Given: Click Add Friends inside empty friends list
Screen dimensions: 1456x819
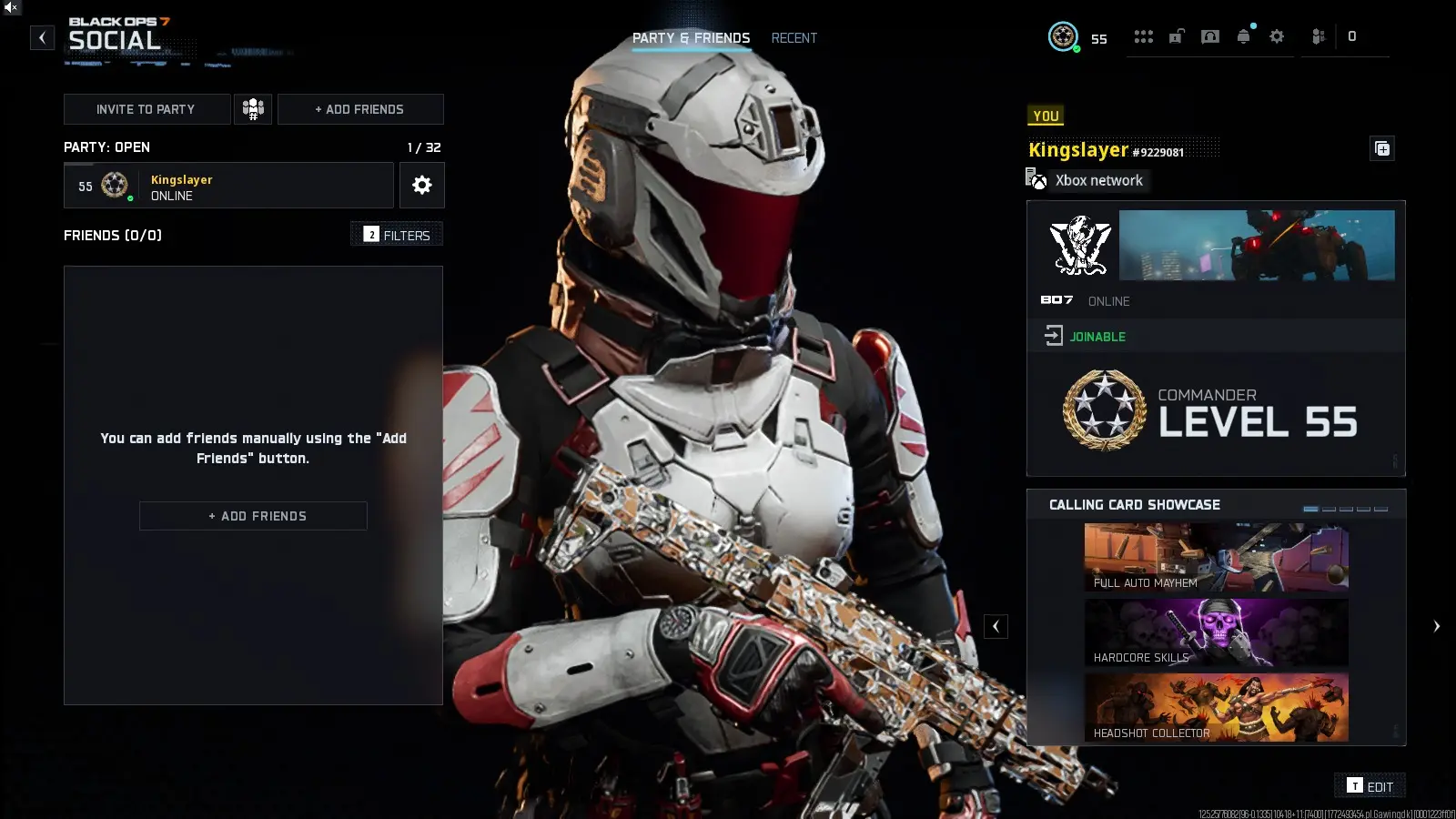Looking at the screenshot, I should (x=253, y=516).
